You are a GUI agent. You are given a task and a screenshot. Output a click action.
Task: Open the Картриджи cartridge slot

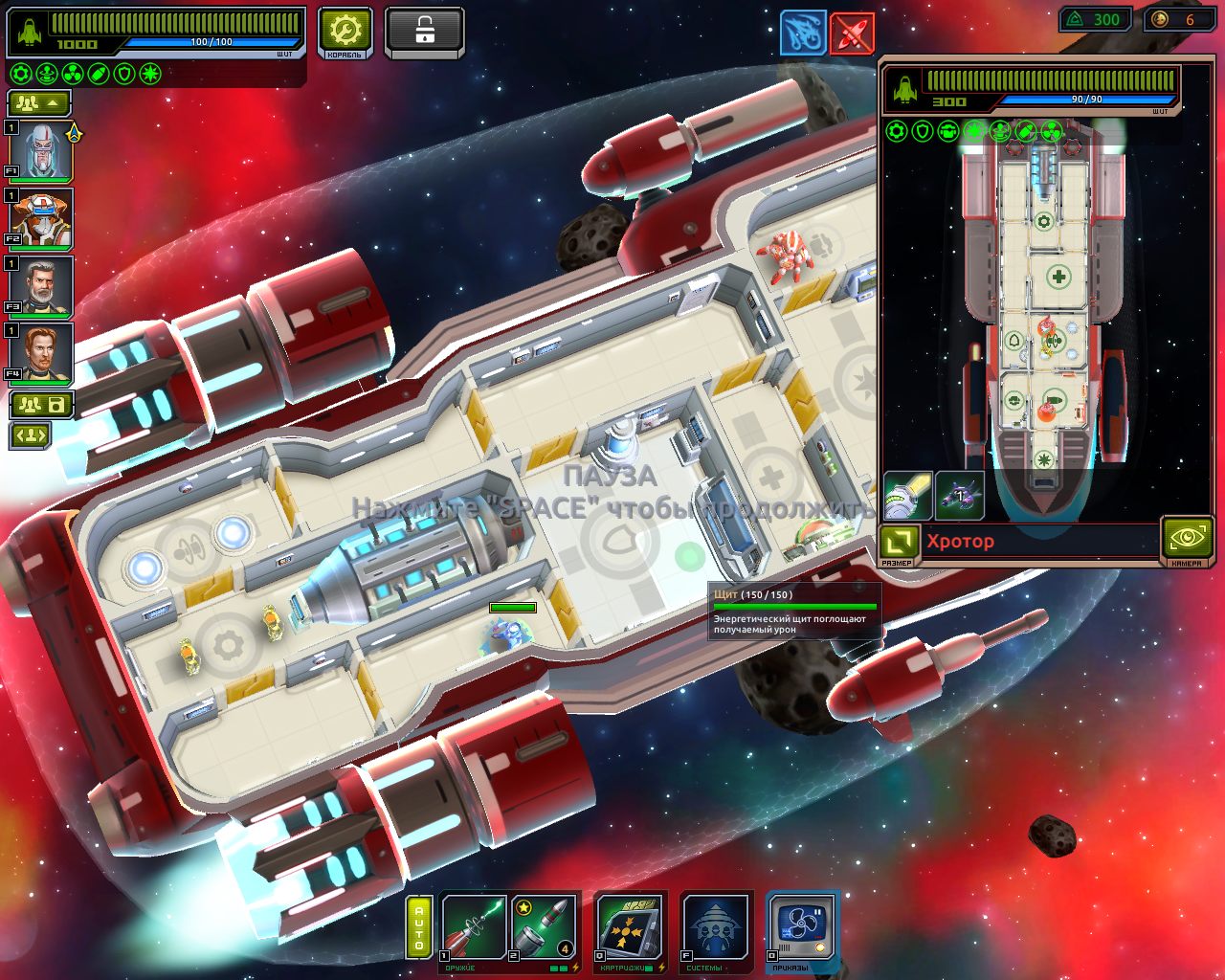[x=627, y=926]
